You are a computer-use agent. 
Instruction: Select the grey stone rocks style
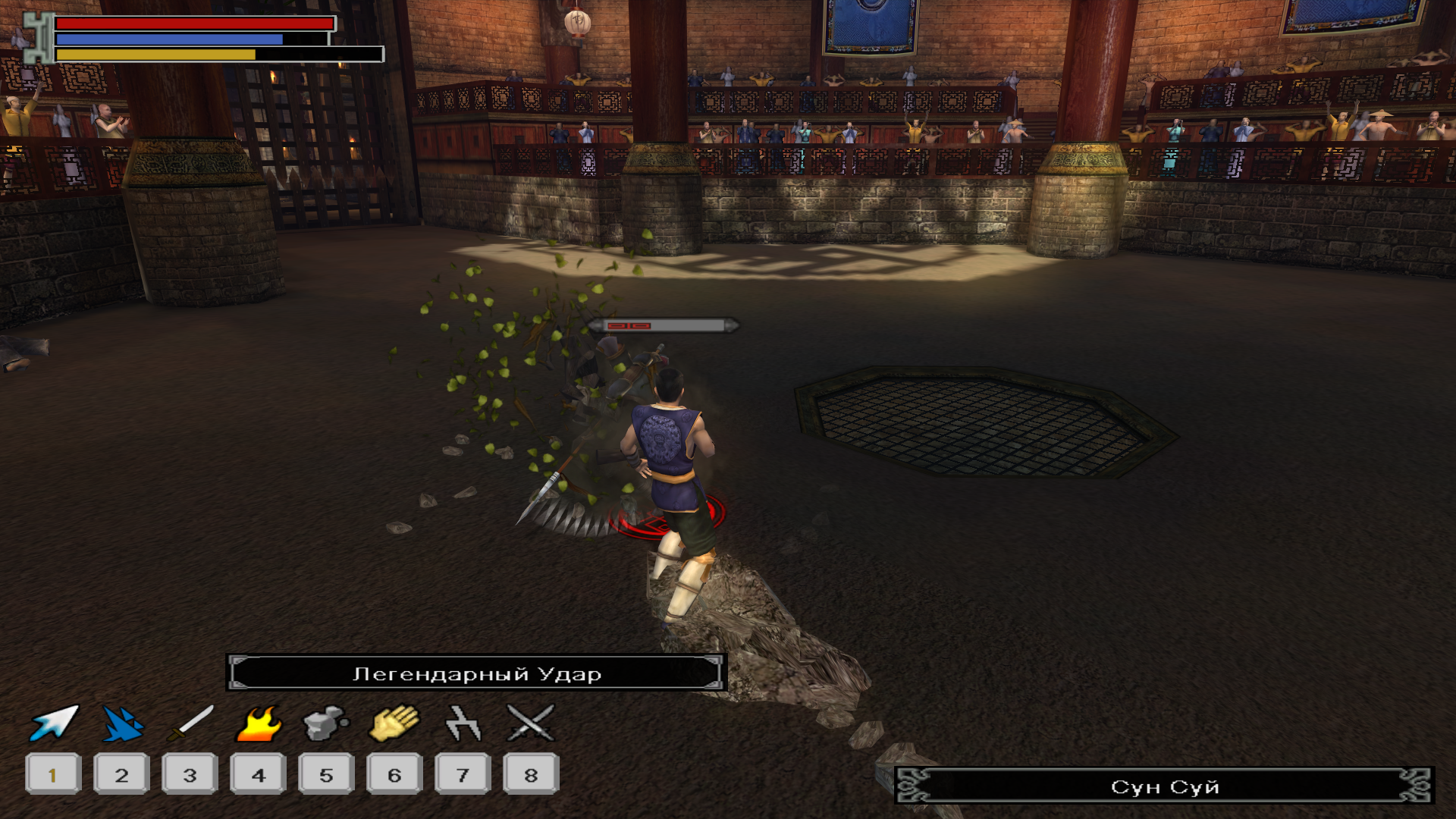coord(326,723)
